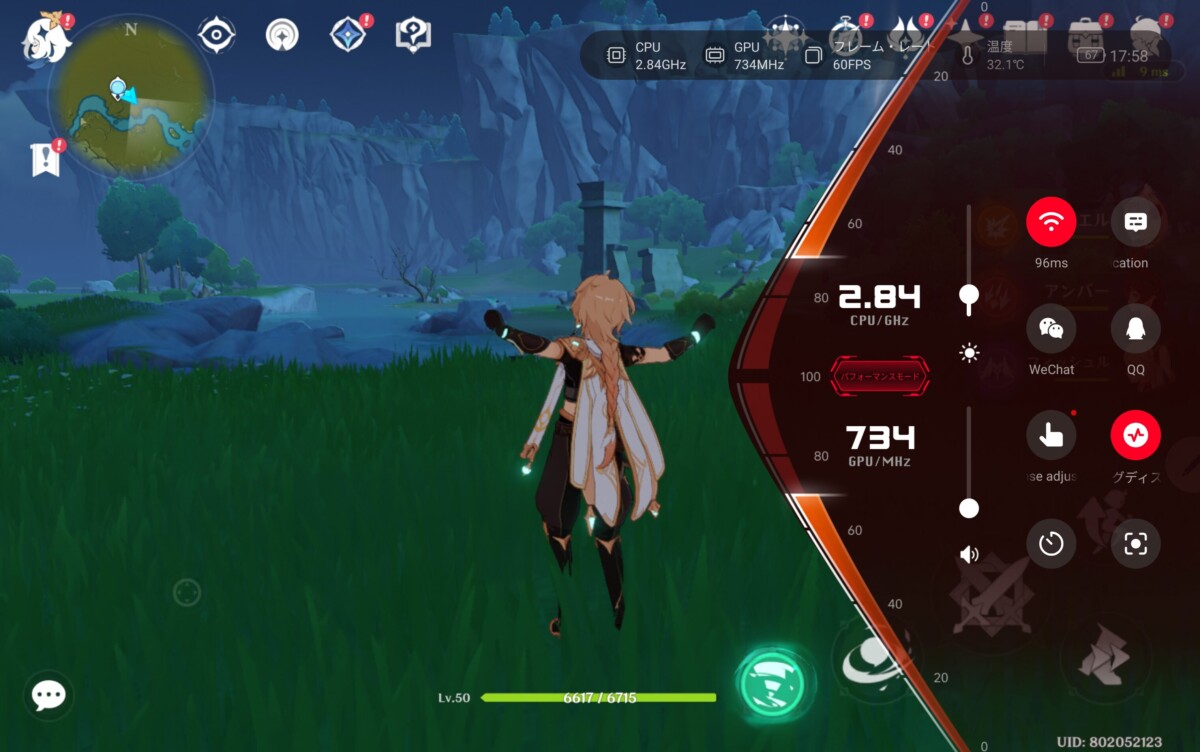Activate the eye-shaped elemental sight icon

pyautogui.click(x=216, y=35)
